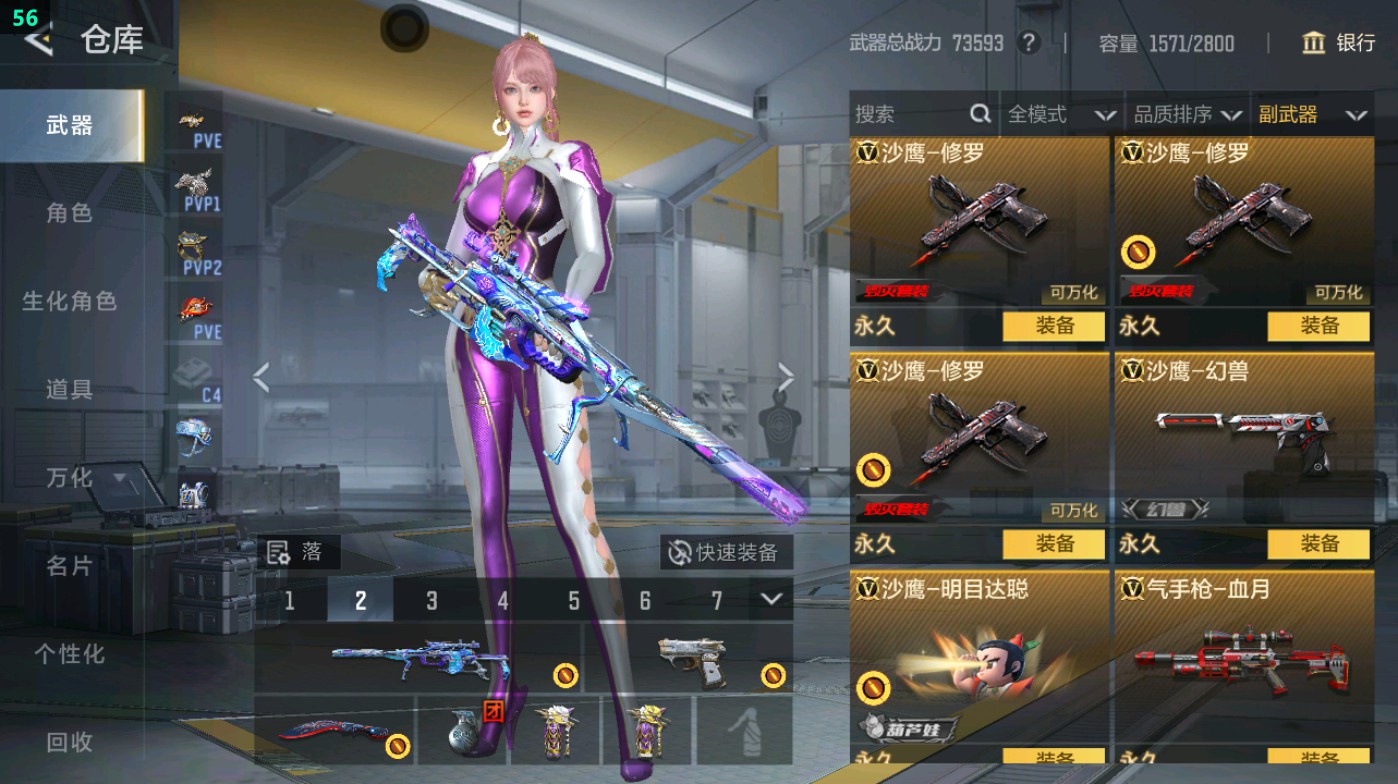Equip the 沙鹰-幻兽 pistol
The height and width of the screenshot is (784, 1398).
[1319, 545]
